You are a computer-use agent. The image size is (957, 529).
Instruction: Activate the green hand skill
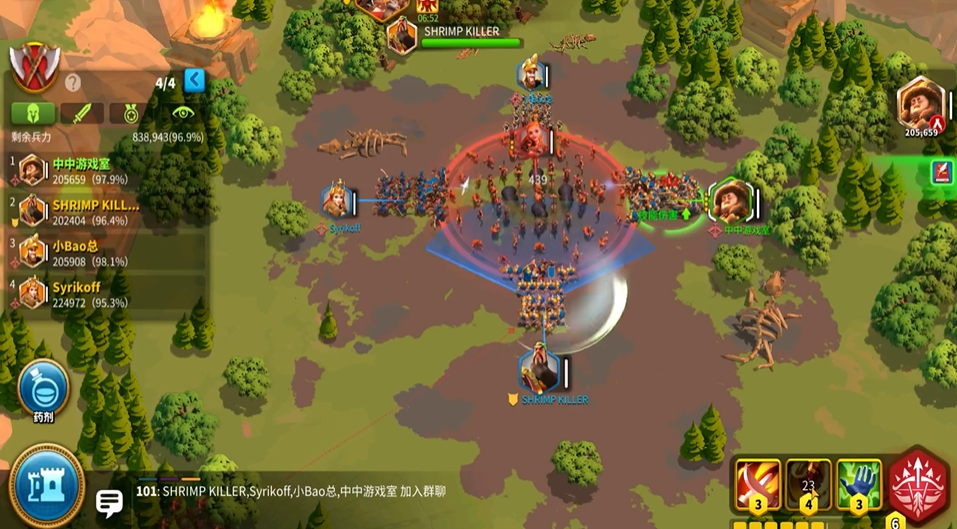(x=858, y=484)
